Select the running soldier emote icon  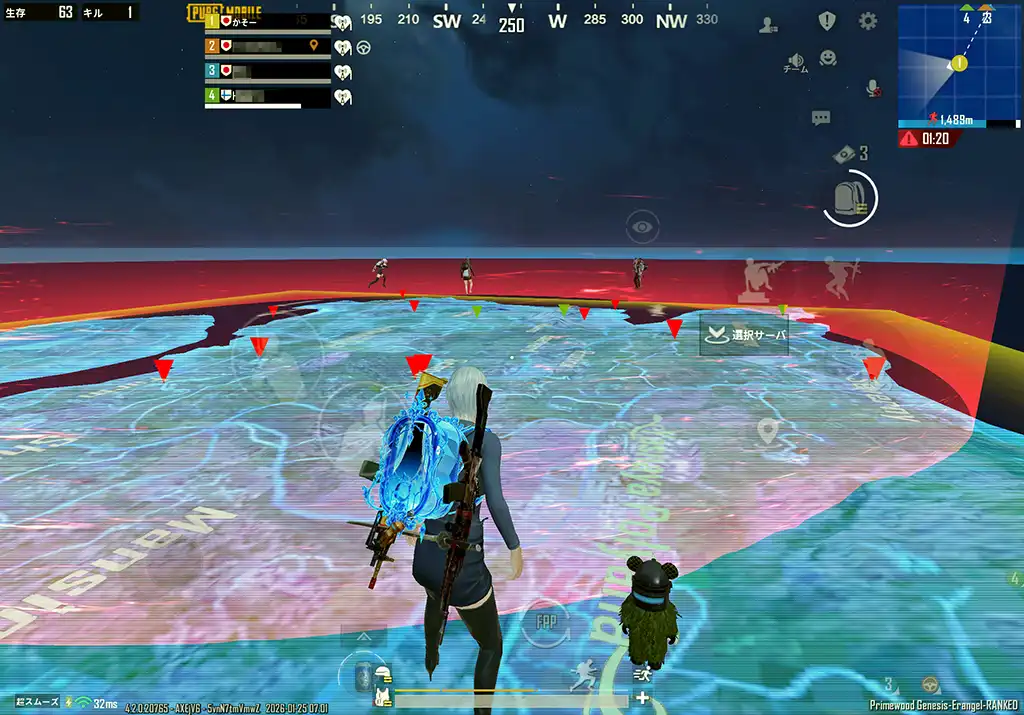click(x=843, y=275)
